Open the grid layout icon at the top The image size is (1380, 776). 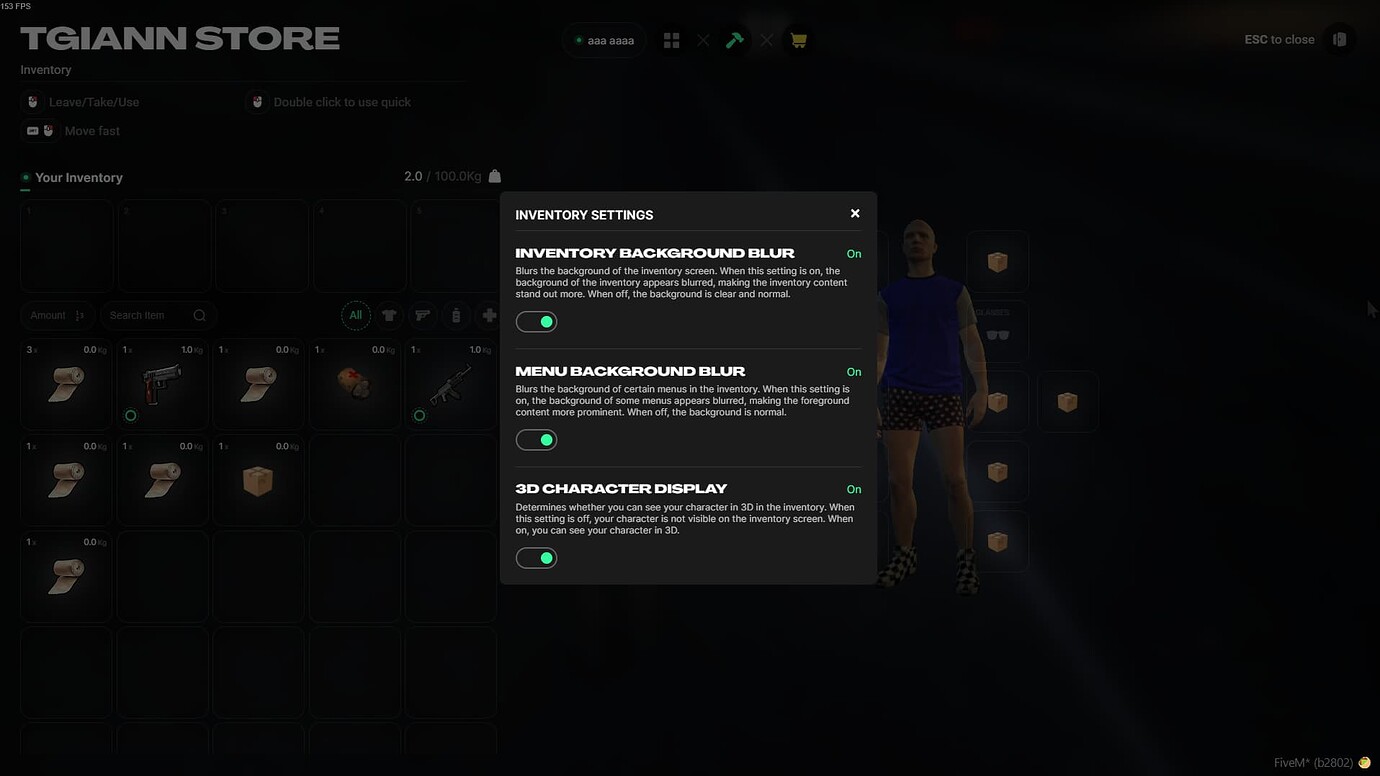click(x=671, y=39)
